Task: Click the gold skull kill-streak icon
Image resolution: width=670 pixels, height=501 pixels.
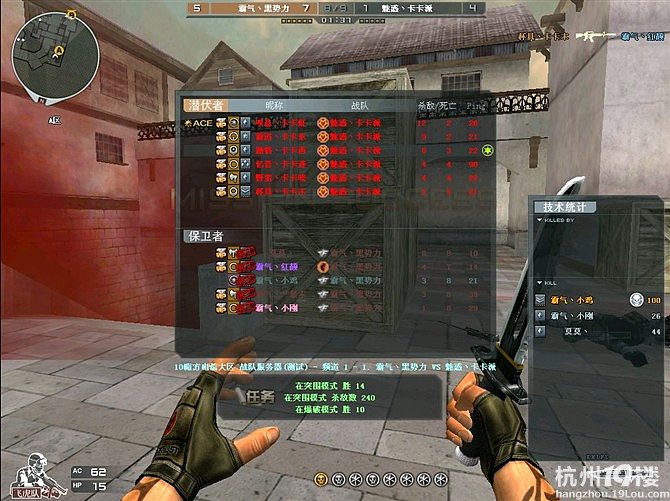Action: (x=323, y=481)
